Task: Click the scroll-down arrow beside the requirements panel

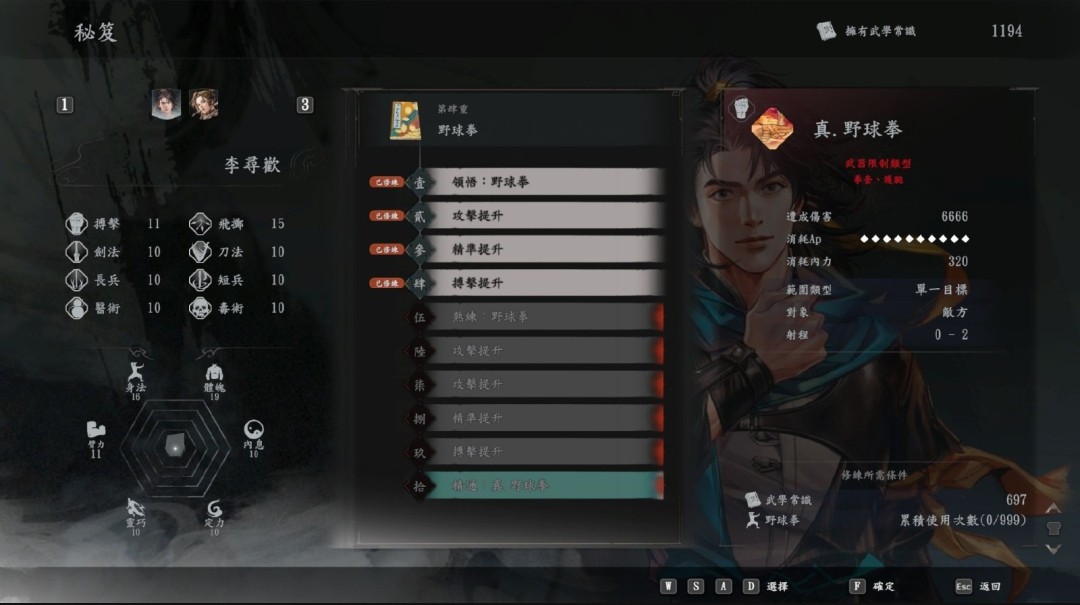Action: (x=1052, y=548)
